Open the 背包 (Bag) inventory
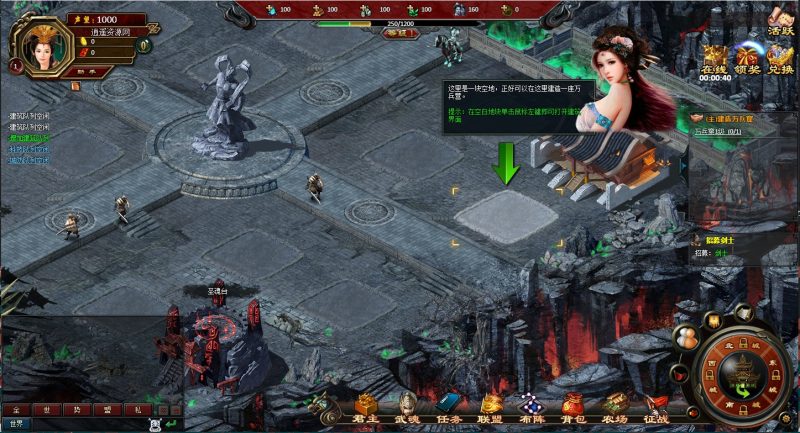Image resolution: width=800 pixels, height=433 pixels. (x=573, y=408)
